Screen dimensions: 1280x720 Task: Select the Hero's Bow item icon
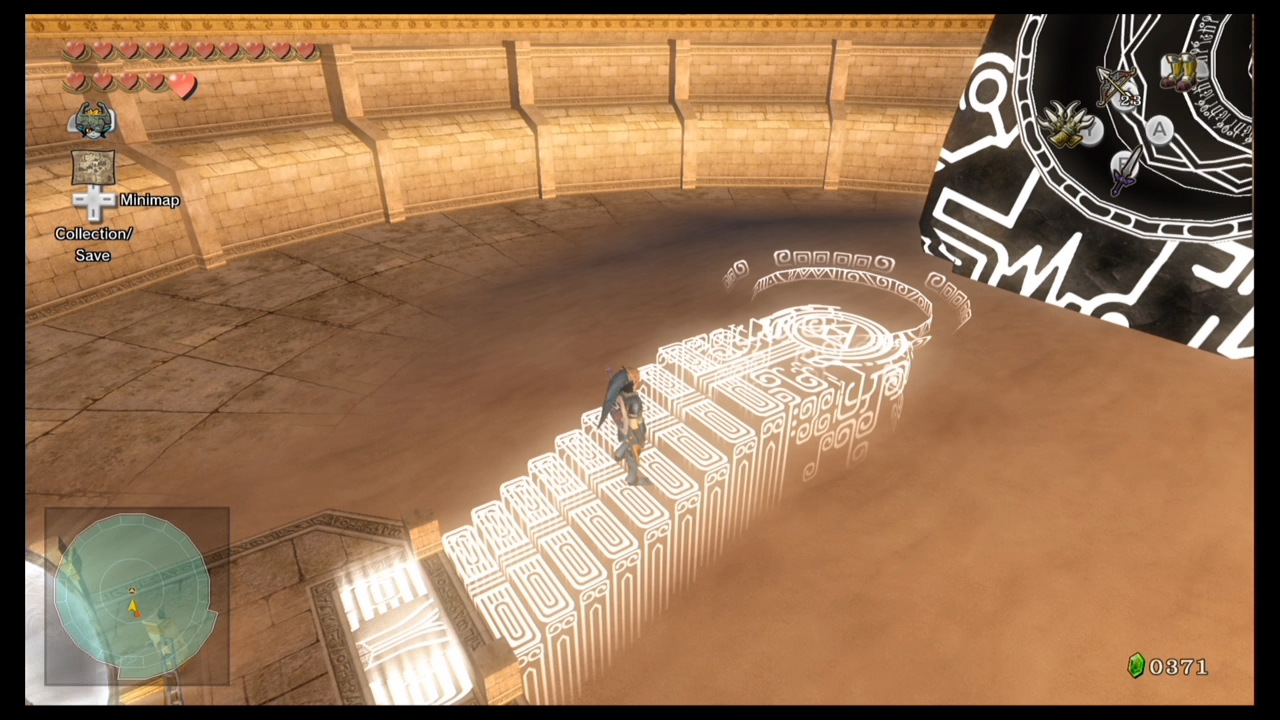(x=1113, y=83)
